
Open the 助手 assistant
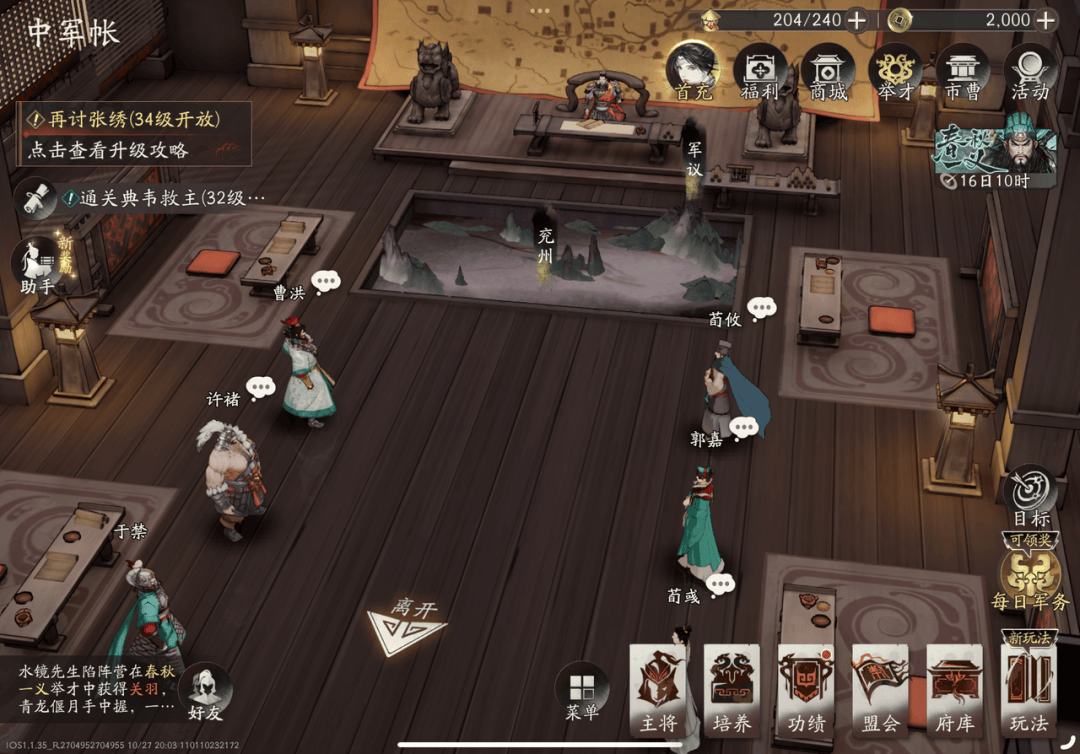(x=37, y=266)
